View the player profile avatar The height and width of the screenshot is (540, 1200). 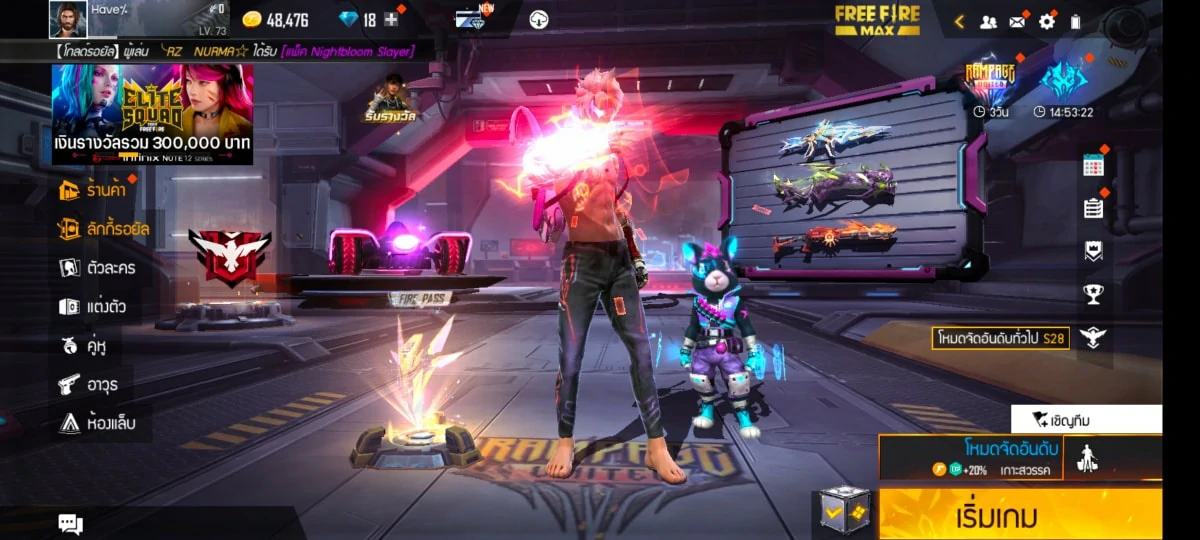coord(68,20)
